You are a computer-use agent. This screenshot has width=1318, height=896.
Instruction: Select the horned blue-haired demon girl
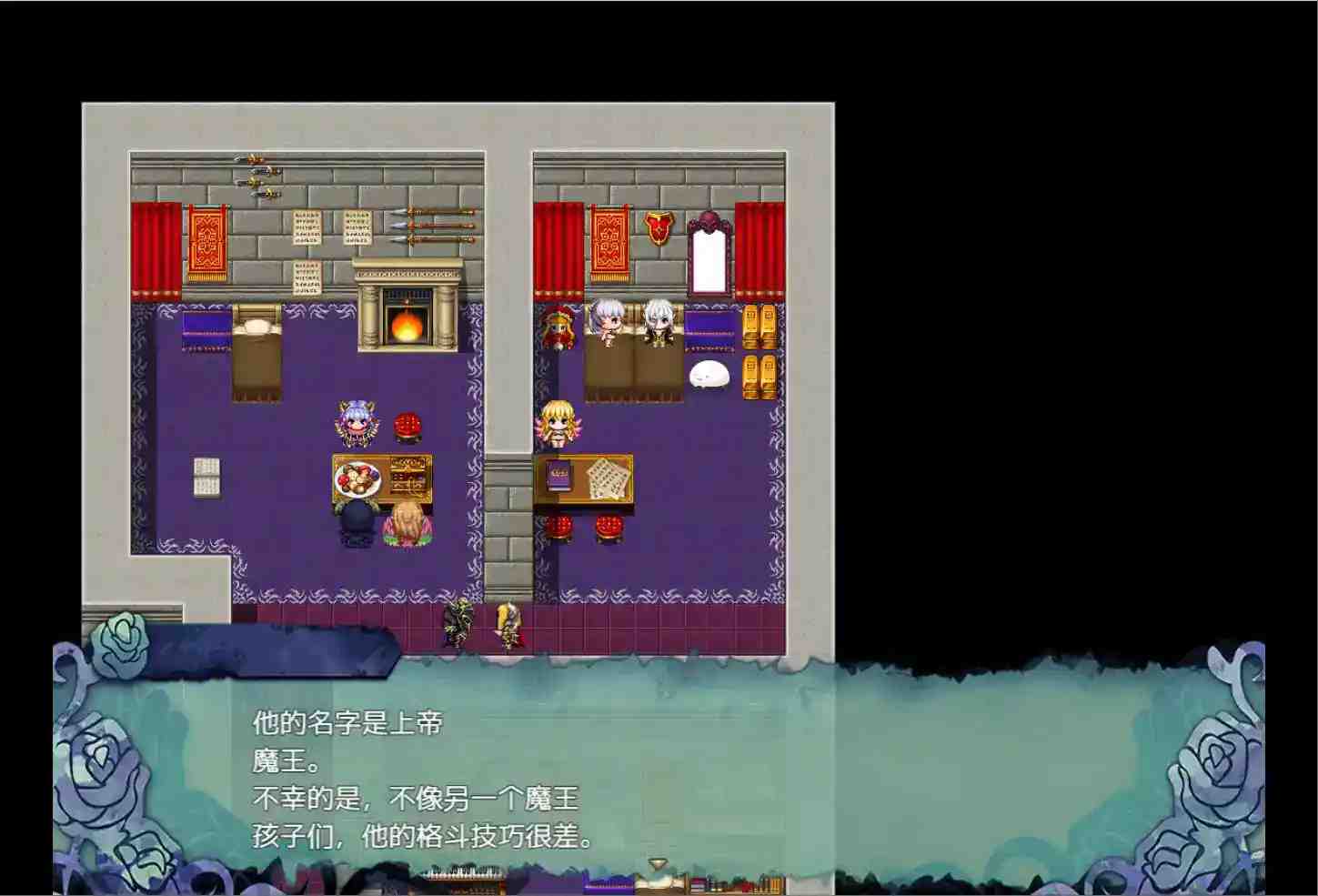[x=356, y=423]
